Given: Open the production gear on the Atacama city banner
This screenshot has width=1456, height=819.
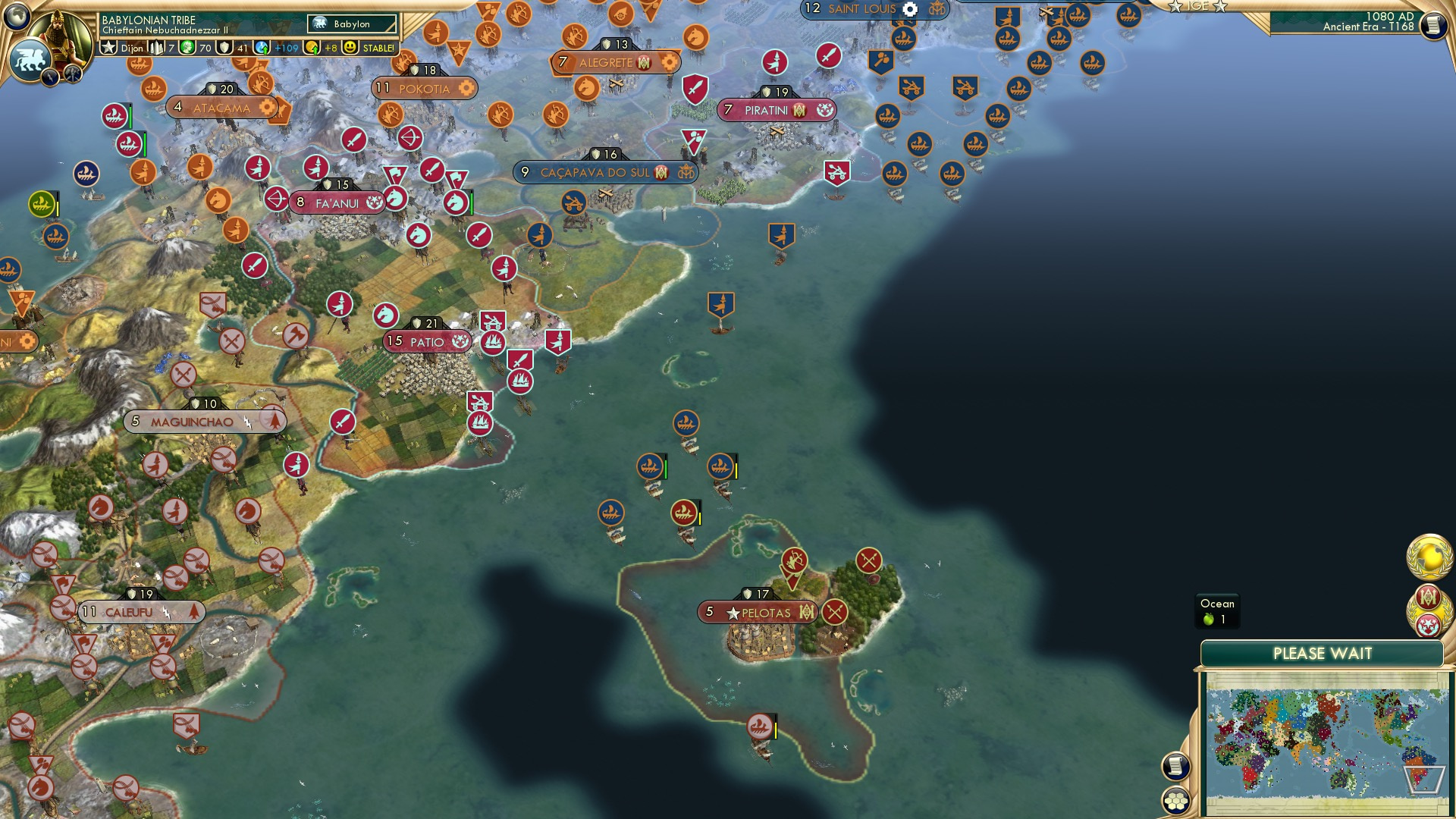Looking at the screenshot, I should coord(267,108).
